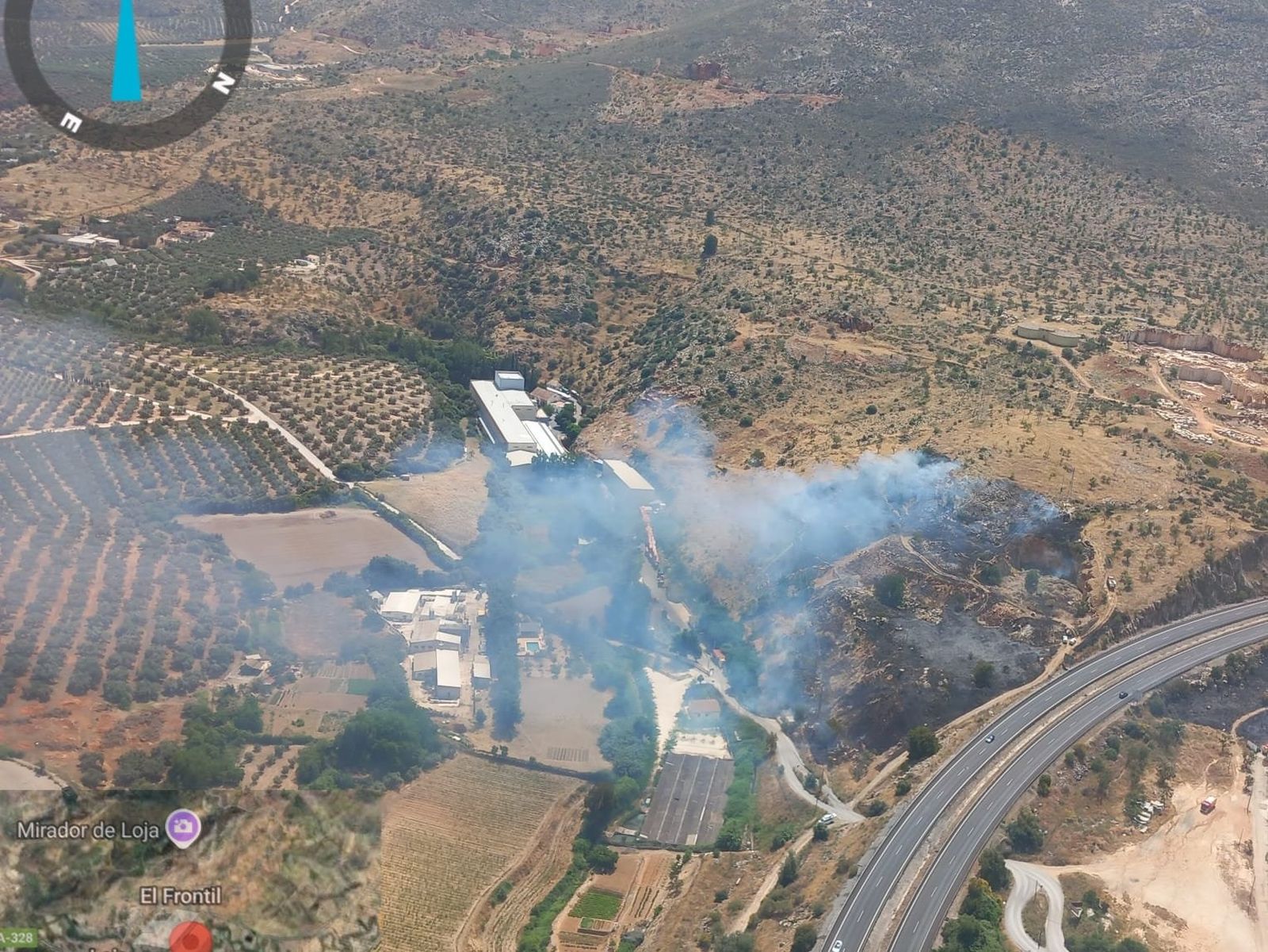Screen dimensions: 1268x952
Task: Click the blue north needle of the compass
Action: point(127,48)
